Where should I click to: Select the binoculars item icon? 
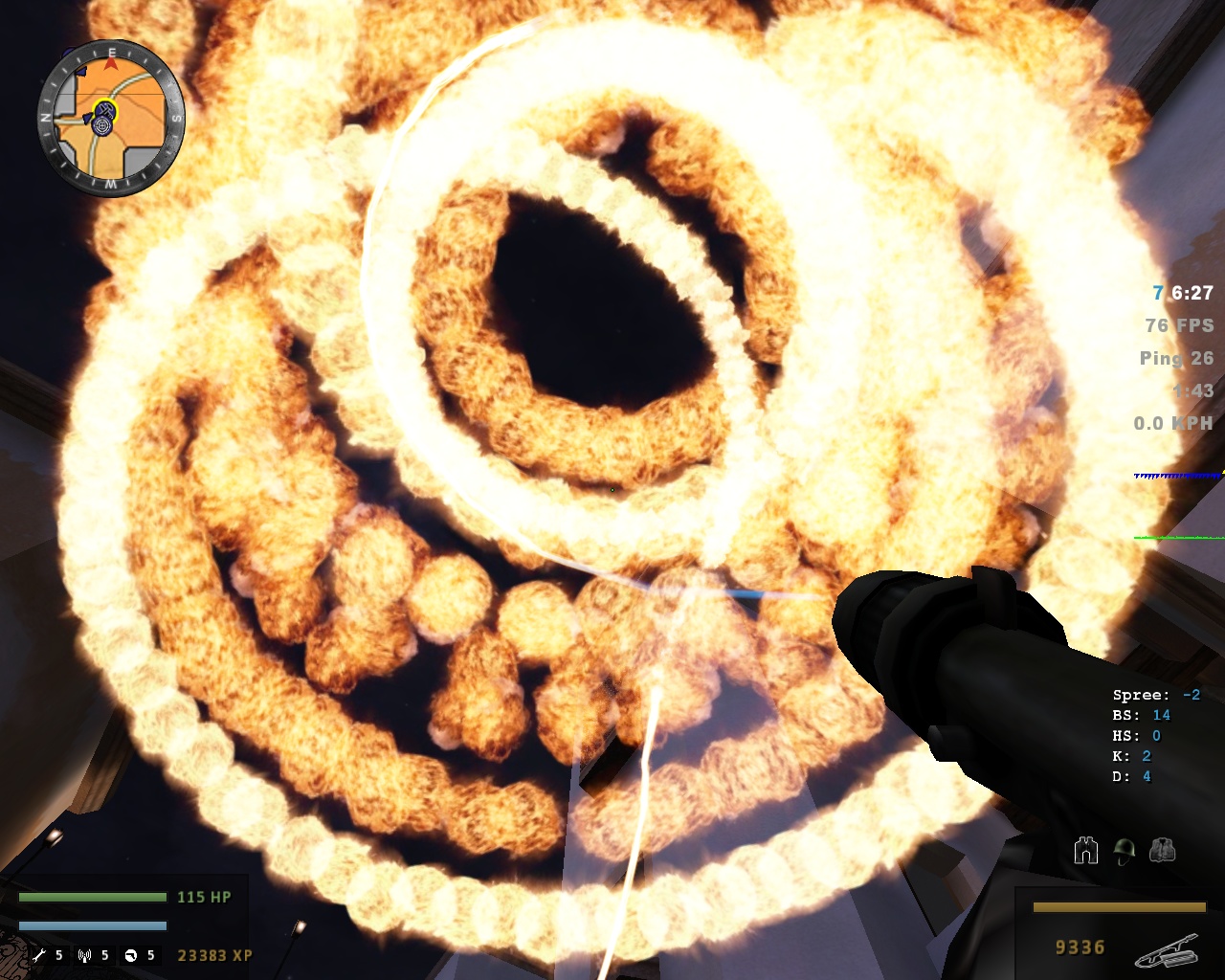point(1086,851)
